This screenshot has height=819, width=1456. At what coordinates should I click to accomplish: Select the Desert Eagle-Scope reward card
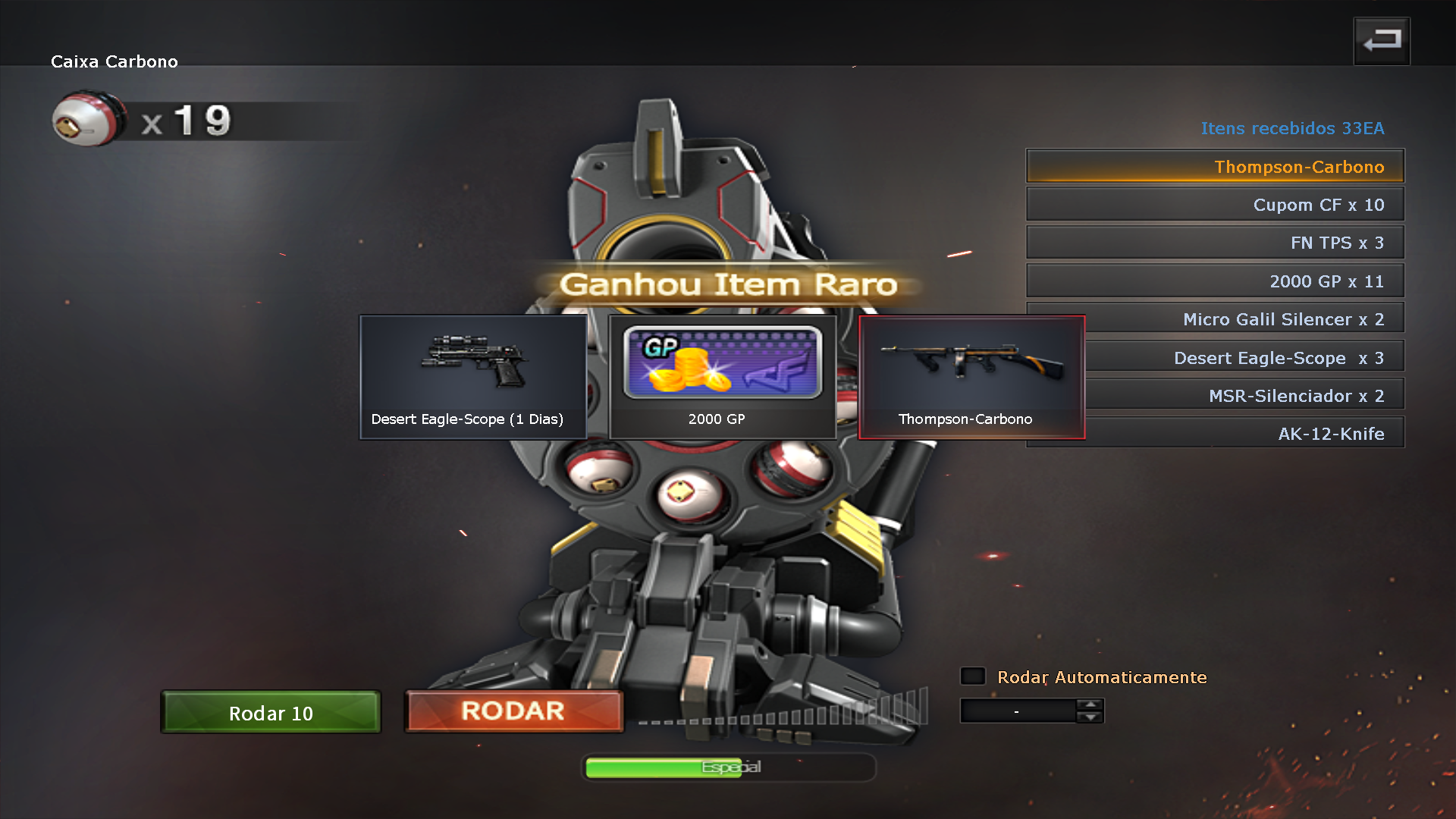[x=473, y=377]
